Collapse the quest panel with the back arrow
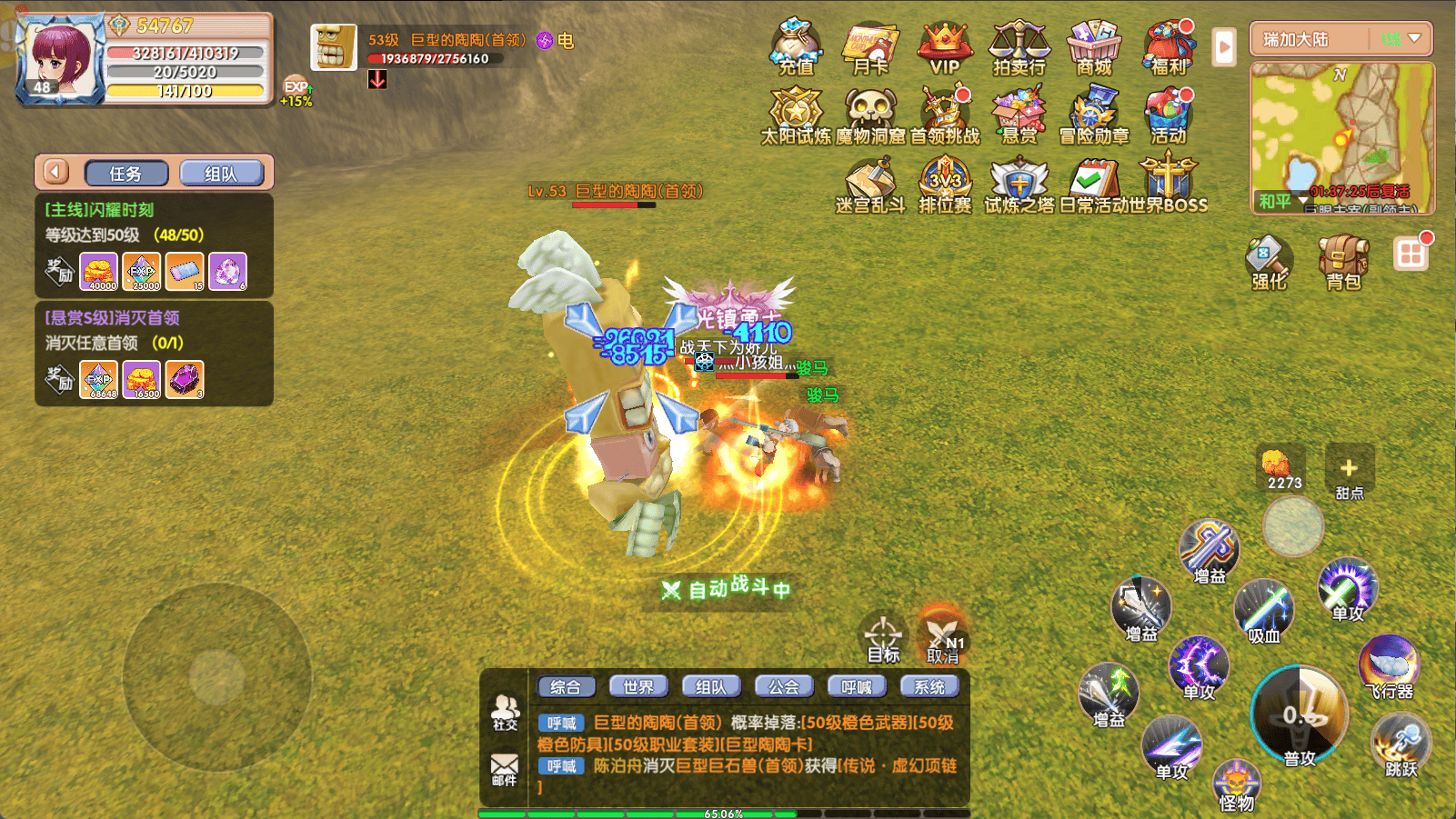This screenshot has width=1456, height=819. tap(56, 172)
